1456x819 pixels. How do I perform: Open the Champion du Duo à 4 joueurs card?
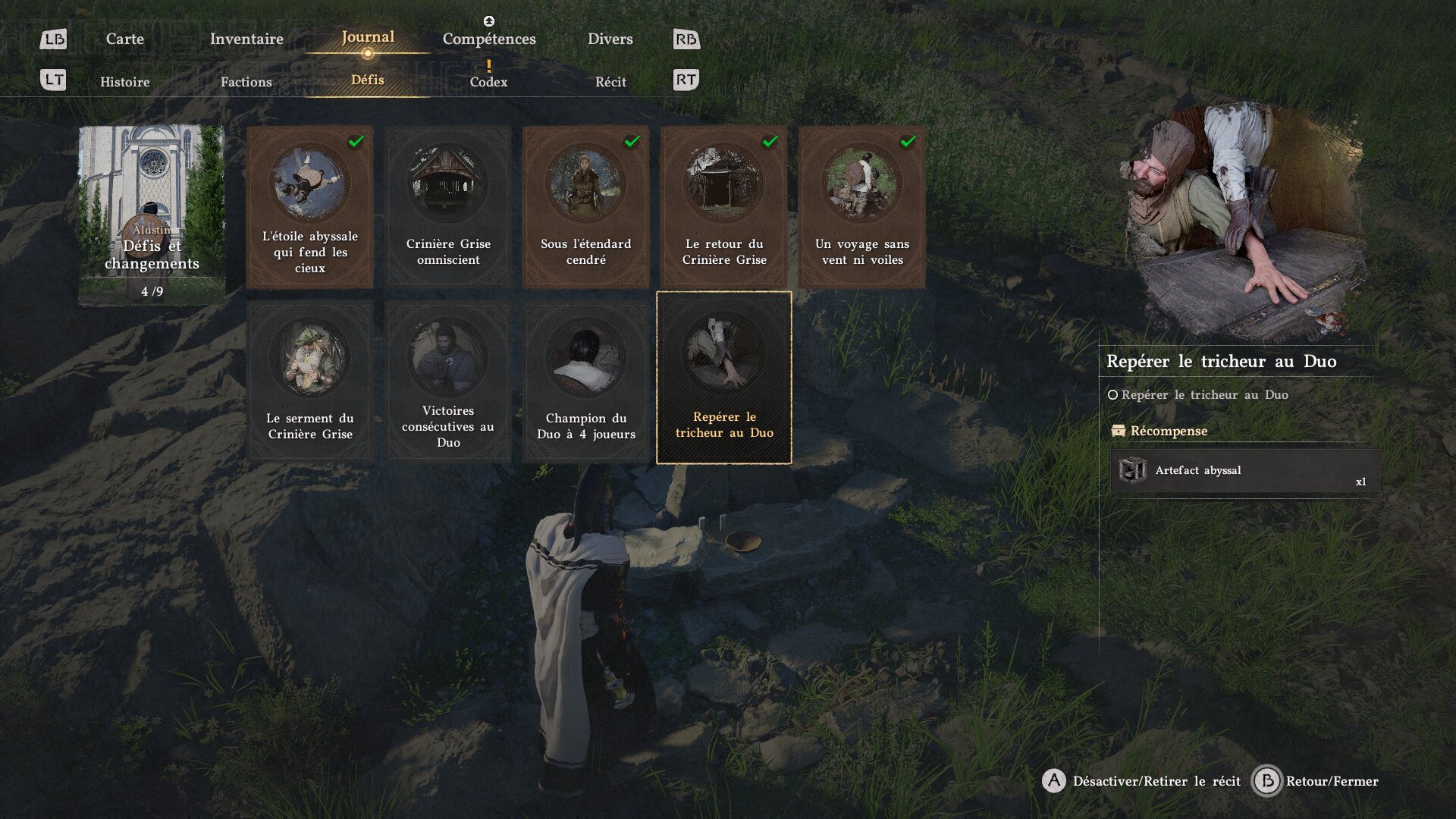(x=585, y=381)
